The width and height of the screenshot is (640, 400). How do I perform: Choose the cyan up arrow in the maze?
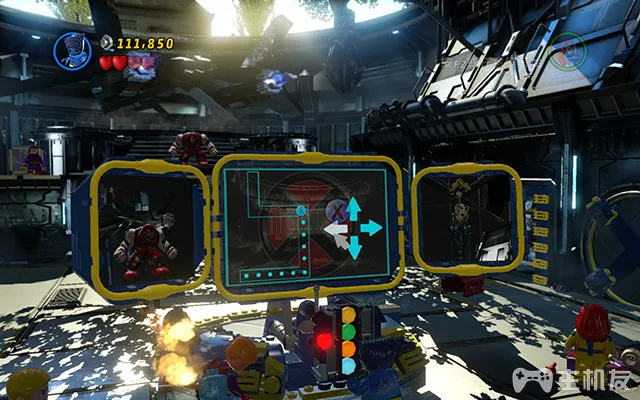352,208
